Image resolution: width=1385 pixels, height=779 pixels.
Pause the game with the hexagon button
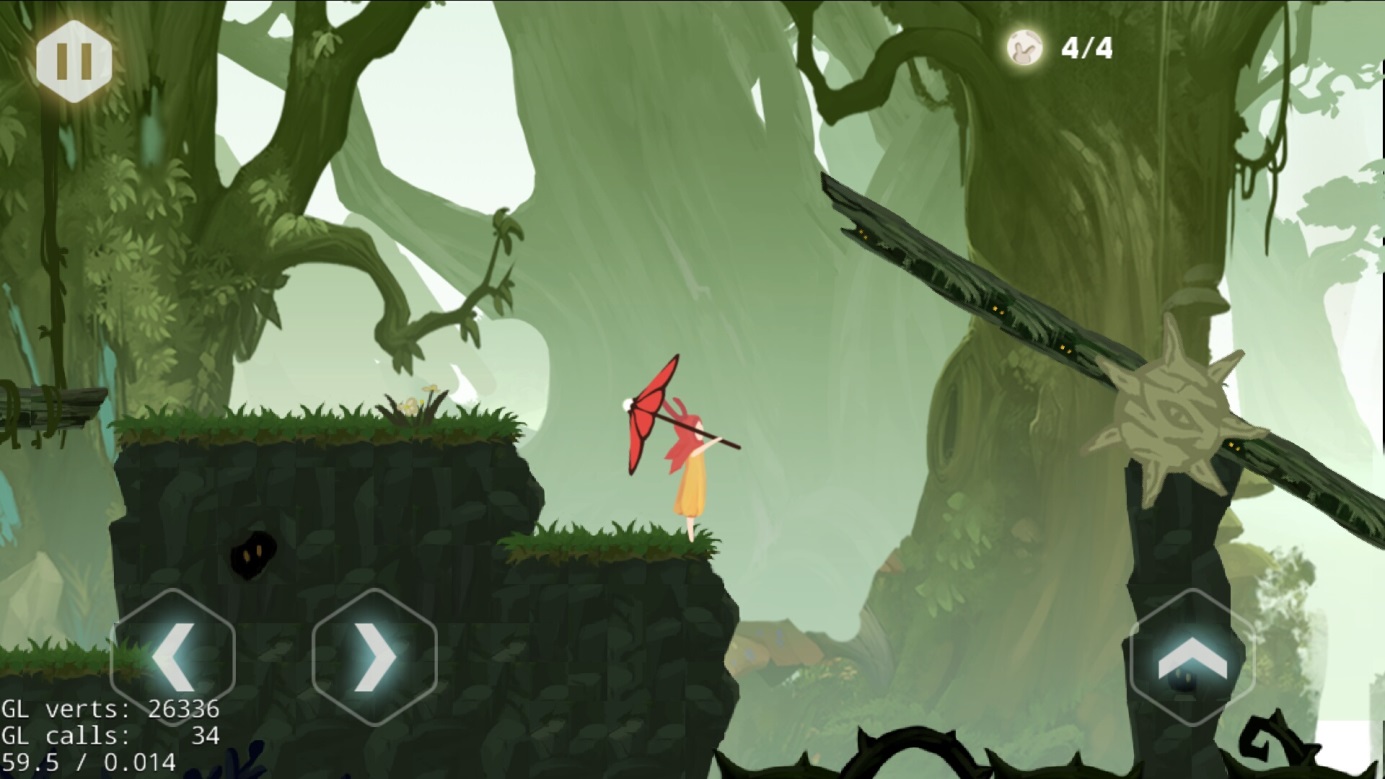[73, 60]
